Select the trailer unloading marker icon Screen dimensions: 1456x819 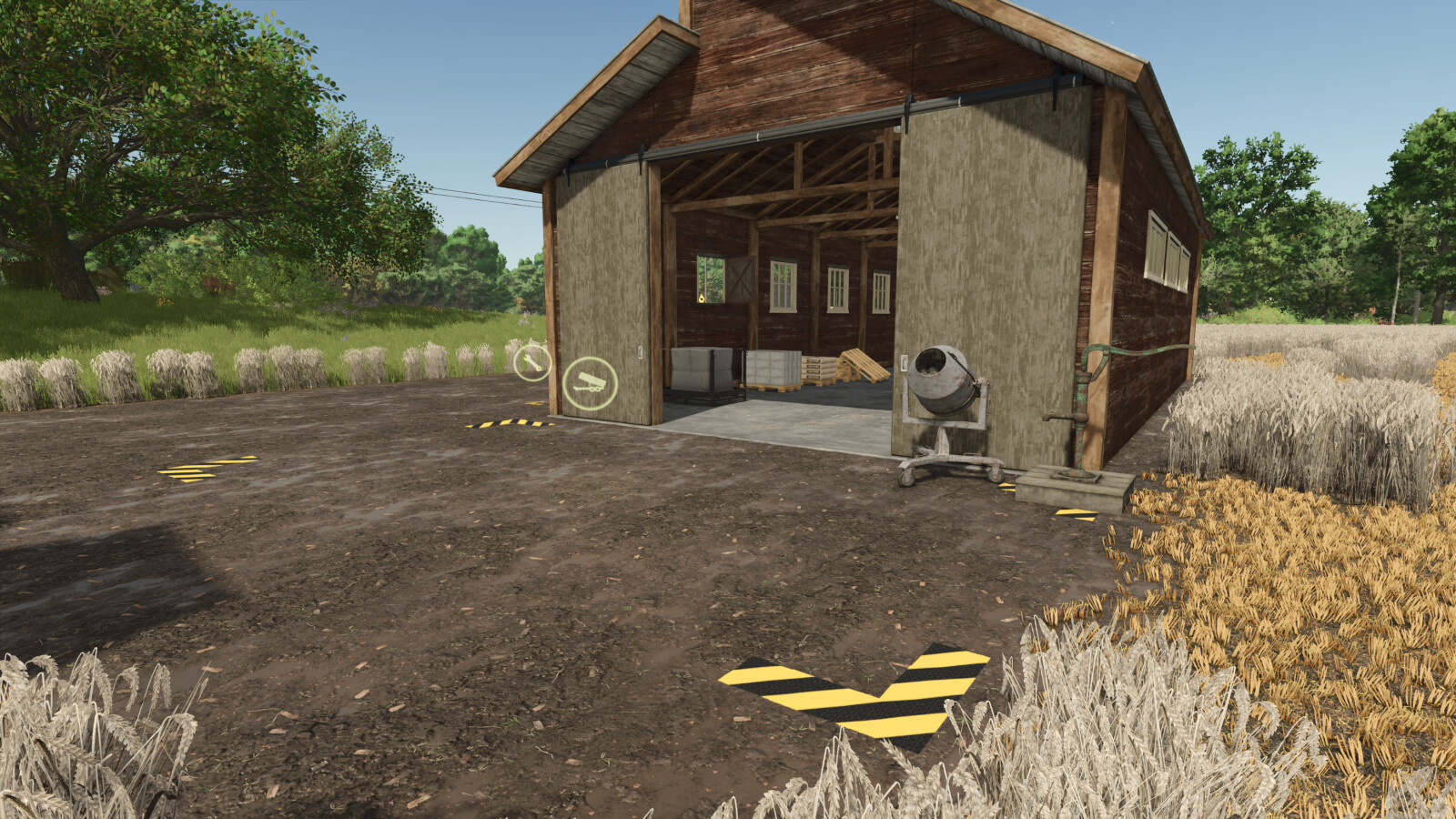click(x=590, y=383)
